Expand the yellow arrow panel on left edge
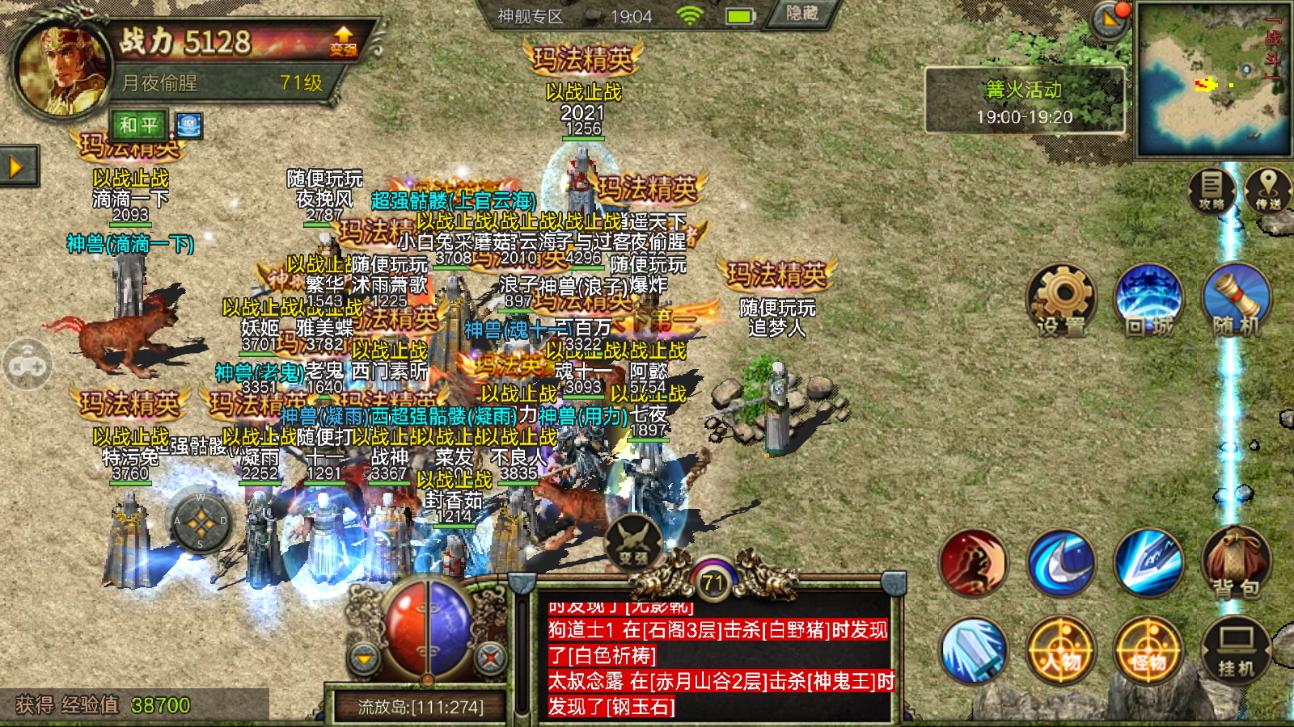1294x727 pixels. click(x=14, y=166)
